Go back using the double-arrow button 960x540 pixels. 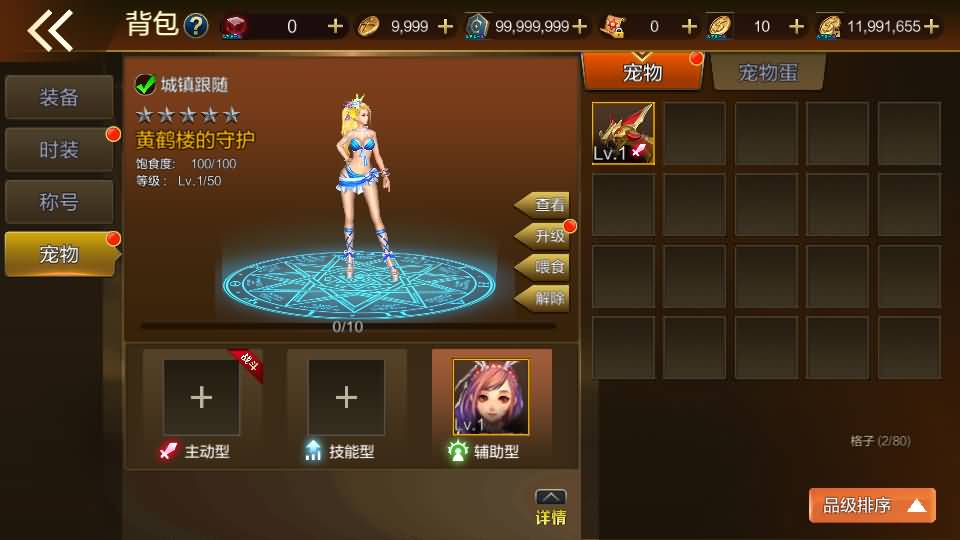coord(50,30)
